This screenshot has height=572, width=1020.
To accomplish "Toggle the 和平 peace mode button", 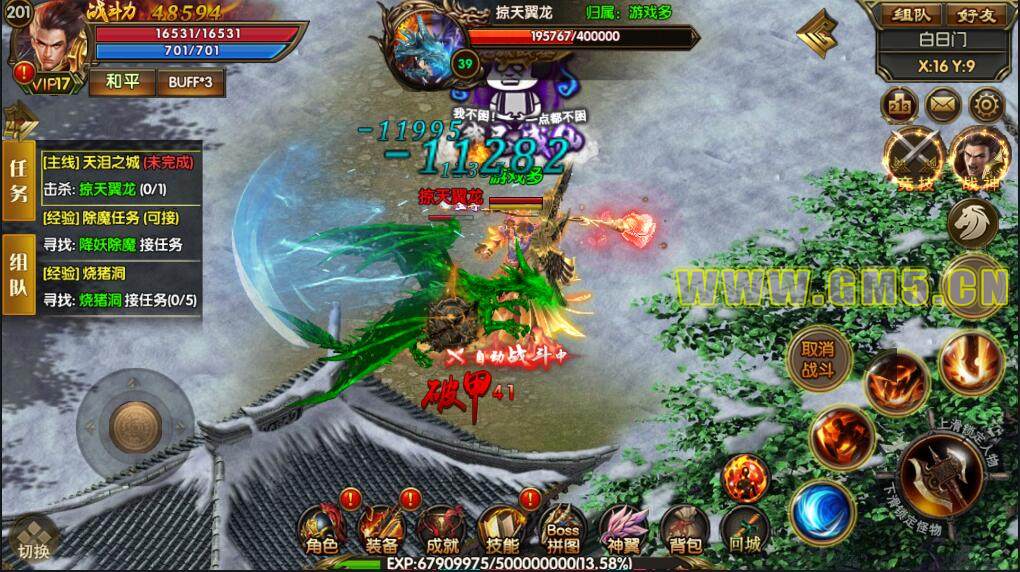I will coord(119,82).
